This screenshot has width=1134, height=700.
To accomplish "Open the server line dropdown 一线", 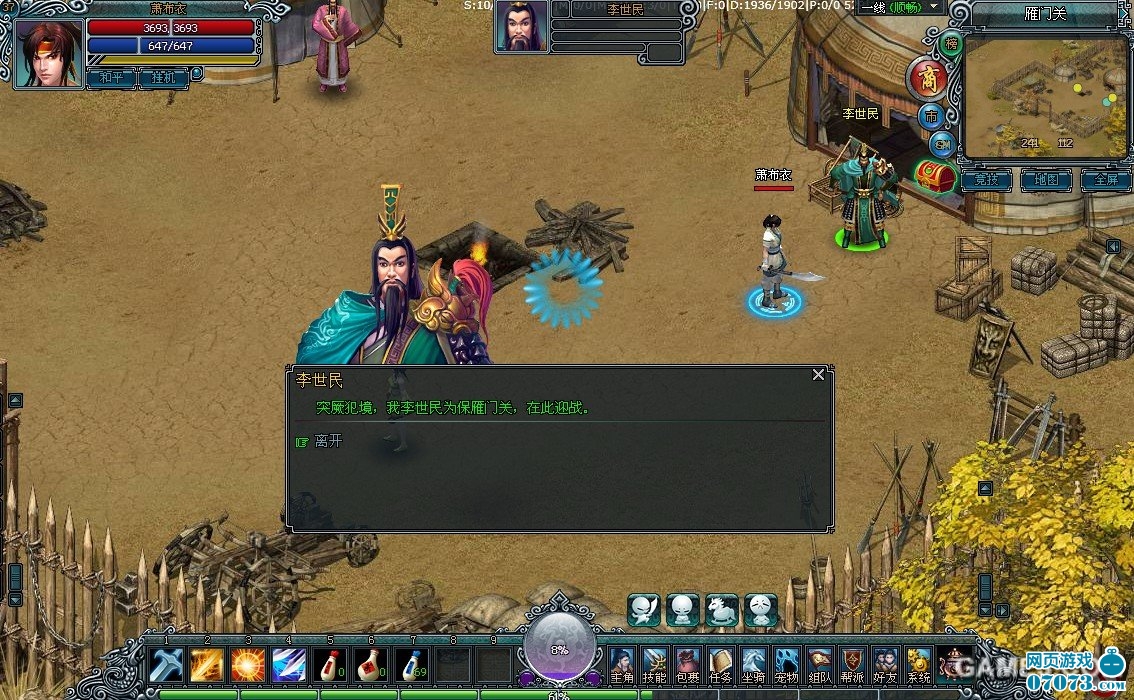I will click(x=900, y=7).
